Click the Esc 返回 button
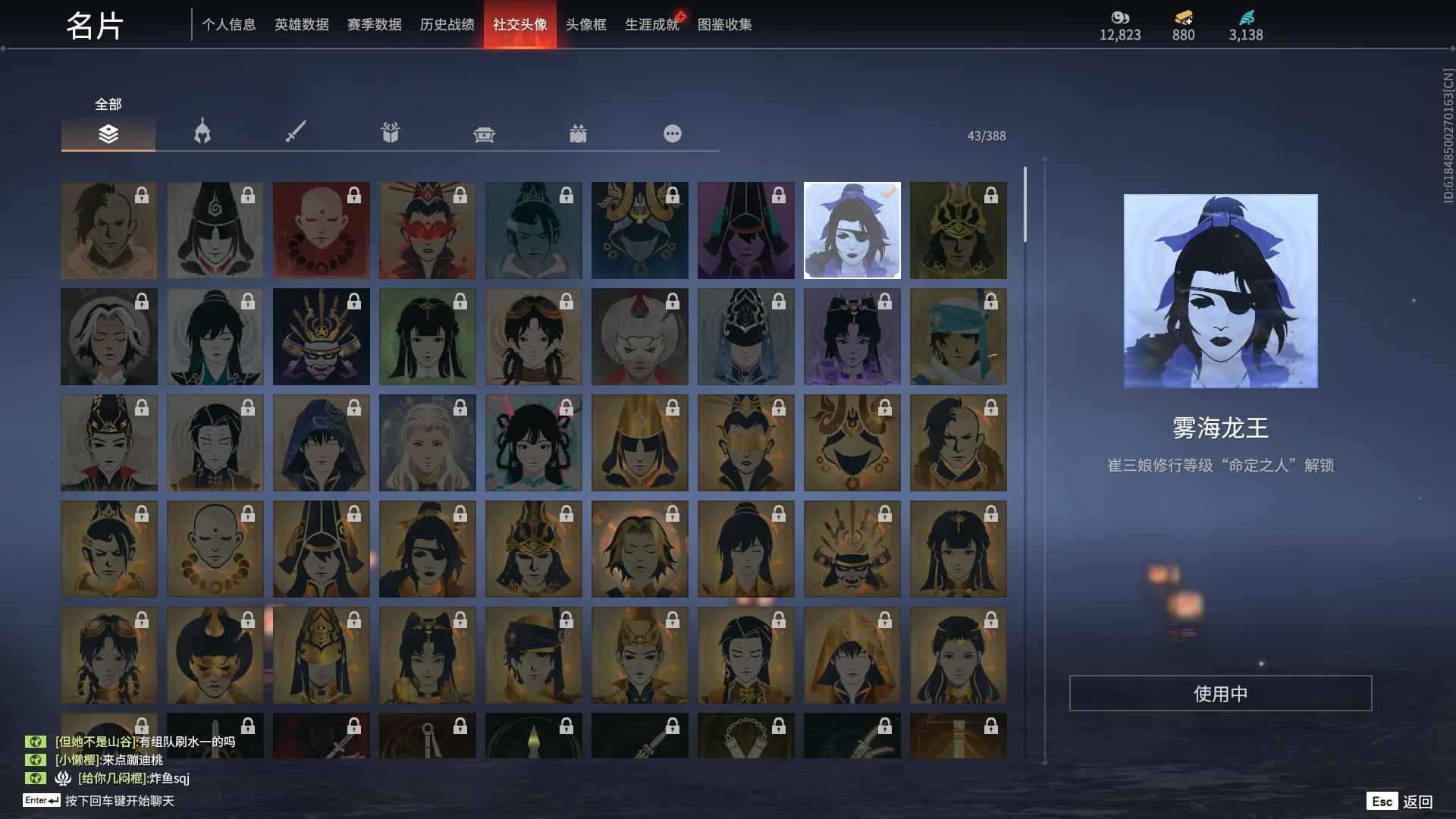Screen dimensions: 1456x819 point(1400,800)
